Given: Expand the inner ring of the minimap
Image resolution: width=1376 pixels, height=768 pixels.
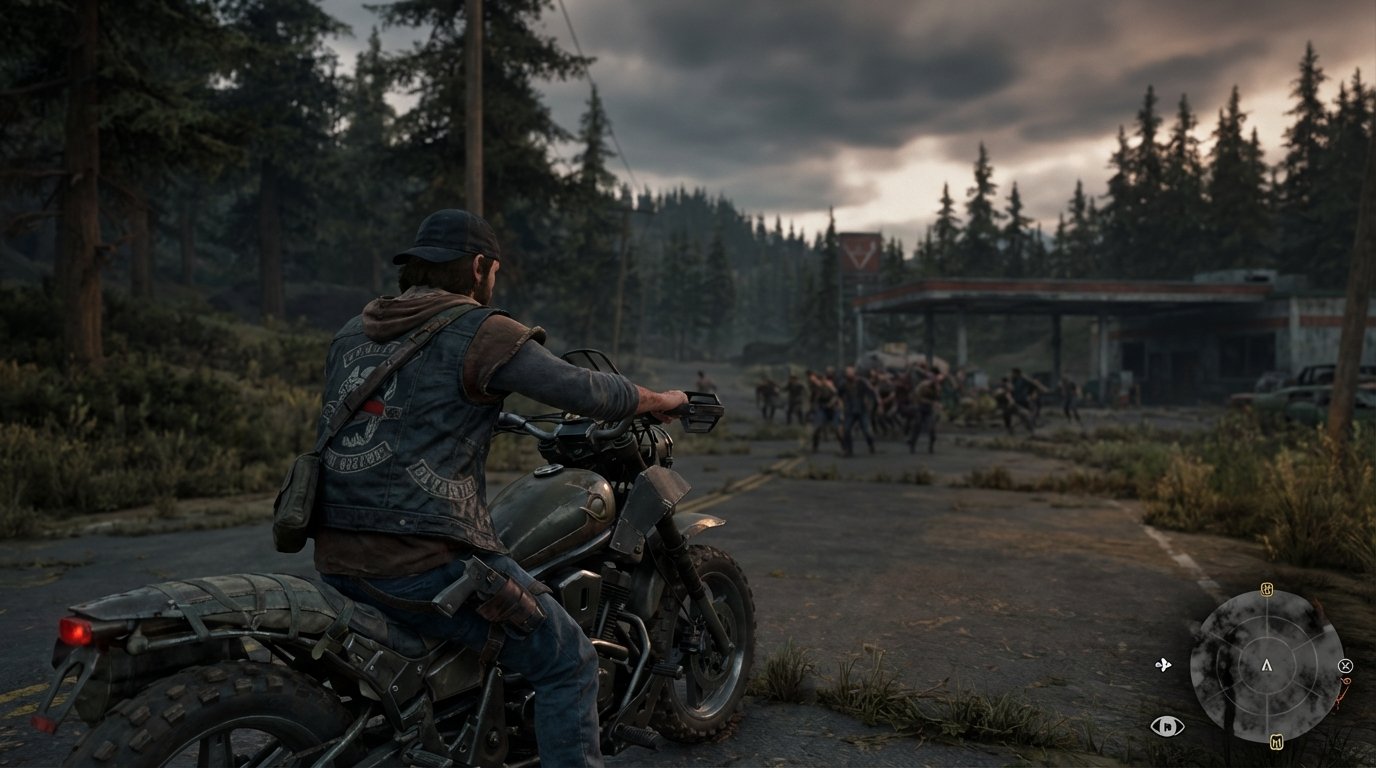Looking at the screenshot, I should [1267, 641].
